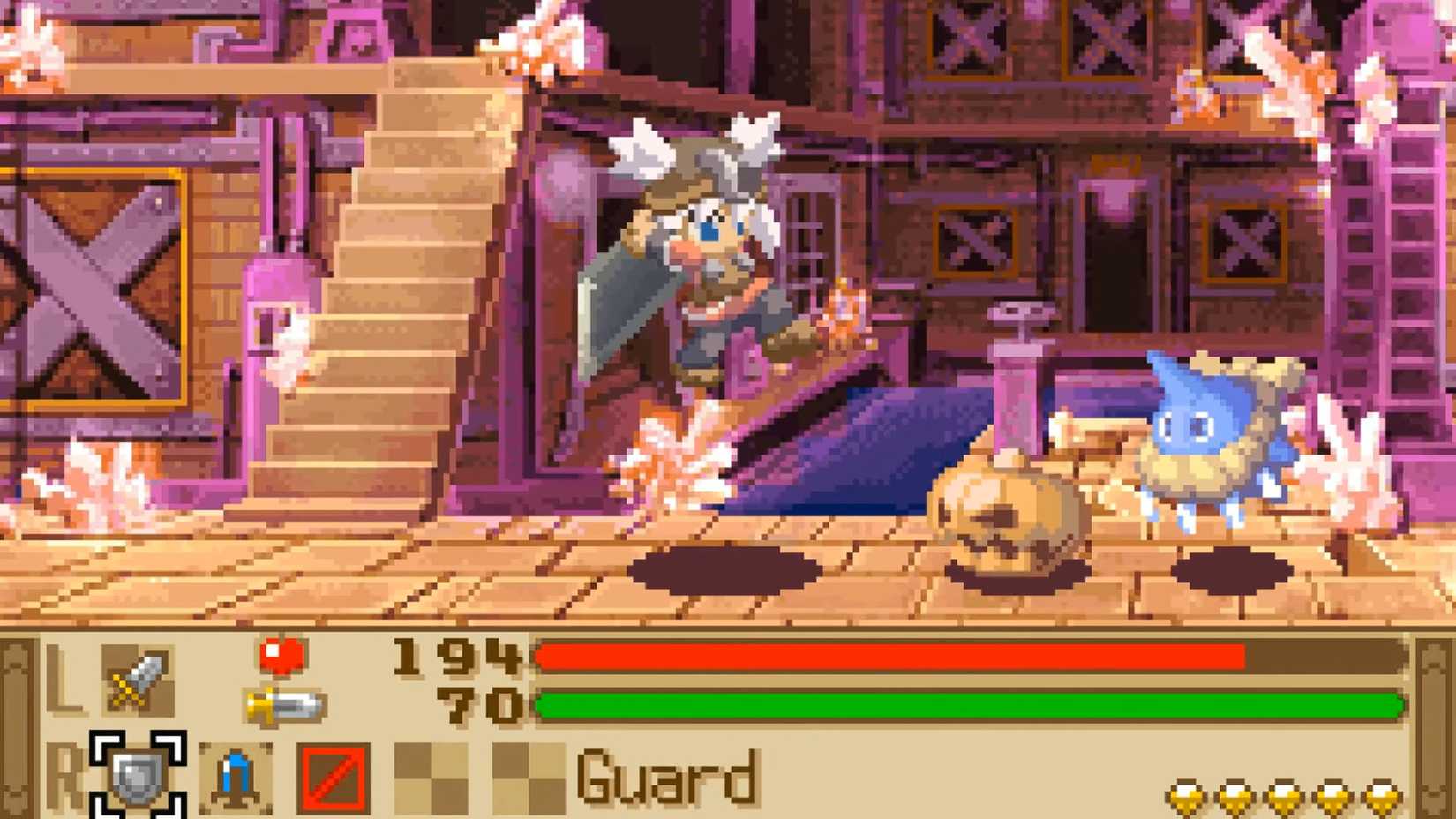Click the red health bar
This screenshot has height=819, width=1456.
pyautogui.click(x=882, y=657)
